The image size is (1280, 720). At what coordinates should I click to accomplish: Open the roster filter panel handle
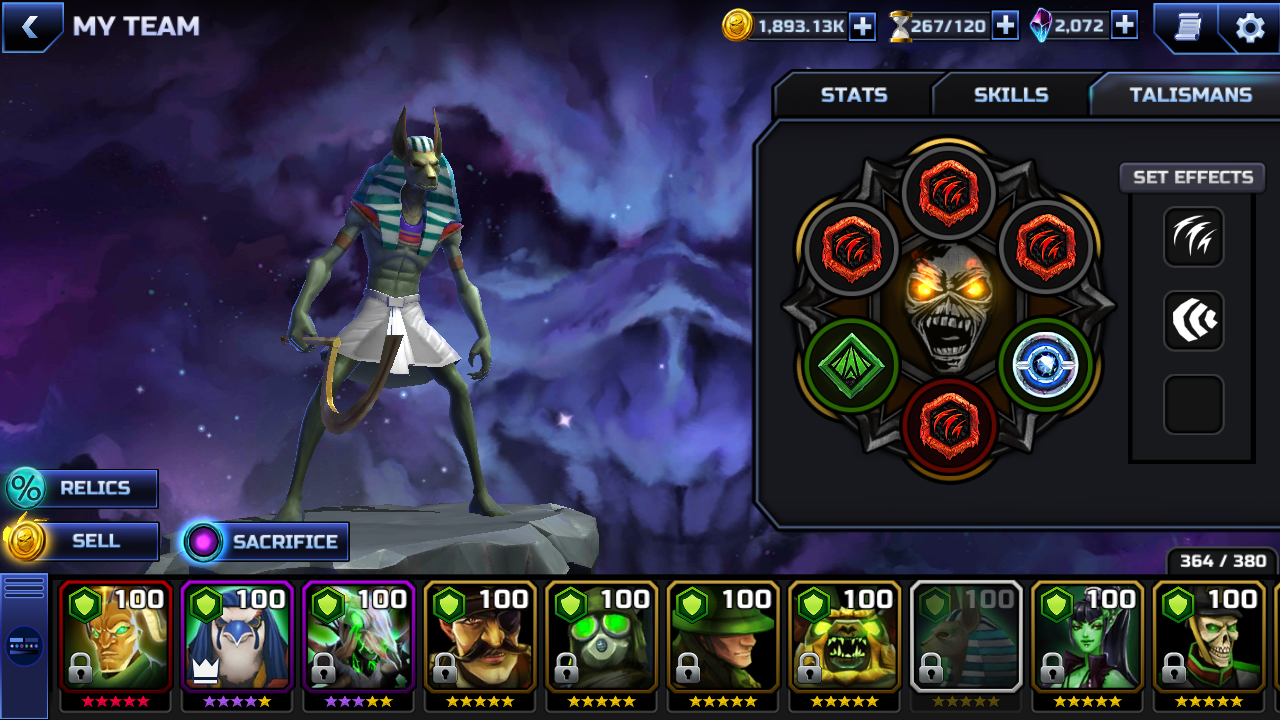pyautogui.click(x=24, y=644)
